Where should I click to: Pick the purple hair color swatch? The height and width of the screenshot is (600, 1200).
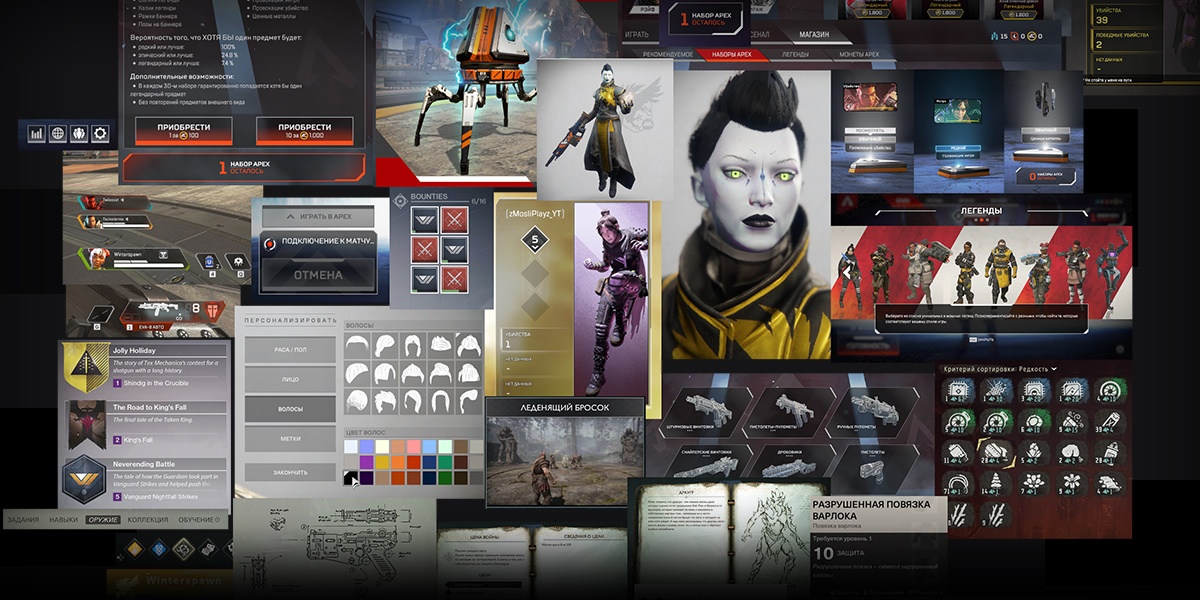coord(368,462)
